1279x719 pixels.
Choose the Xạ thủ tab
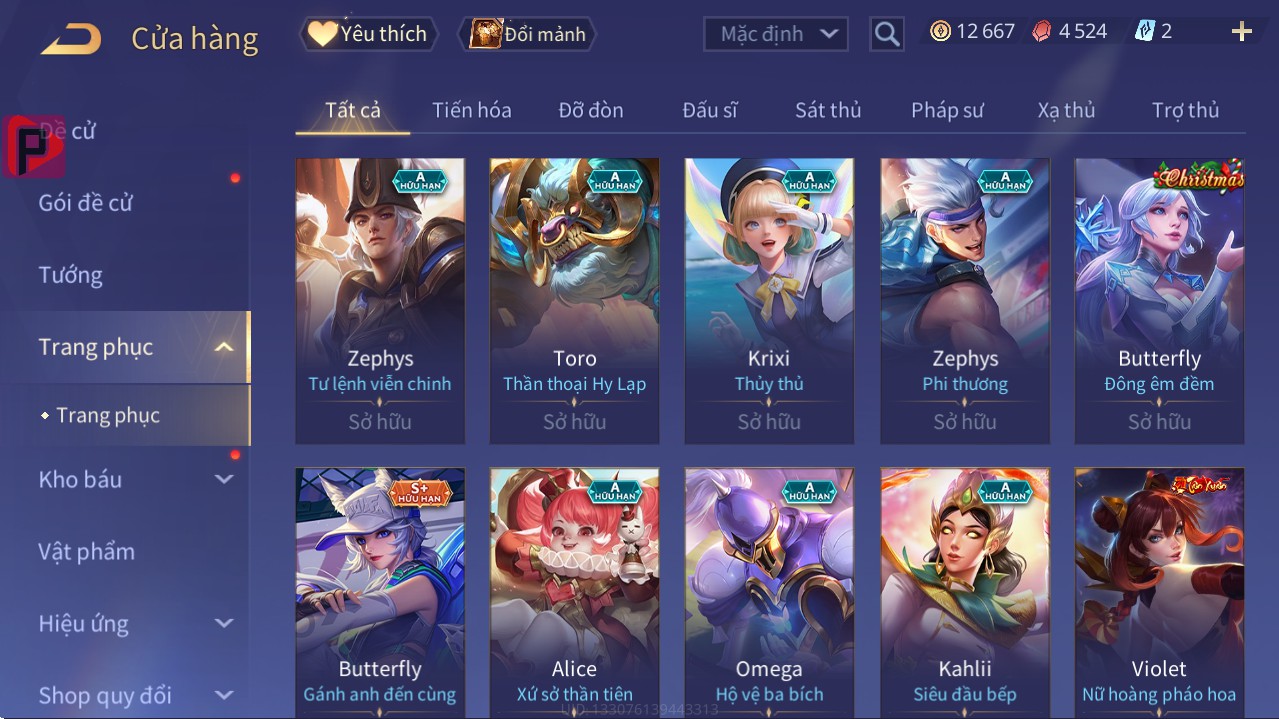pyautogui.click(x=1066, y=110)
